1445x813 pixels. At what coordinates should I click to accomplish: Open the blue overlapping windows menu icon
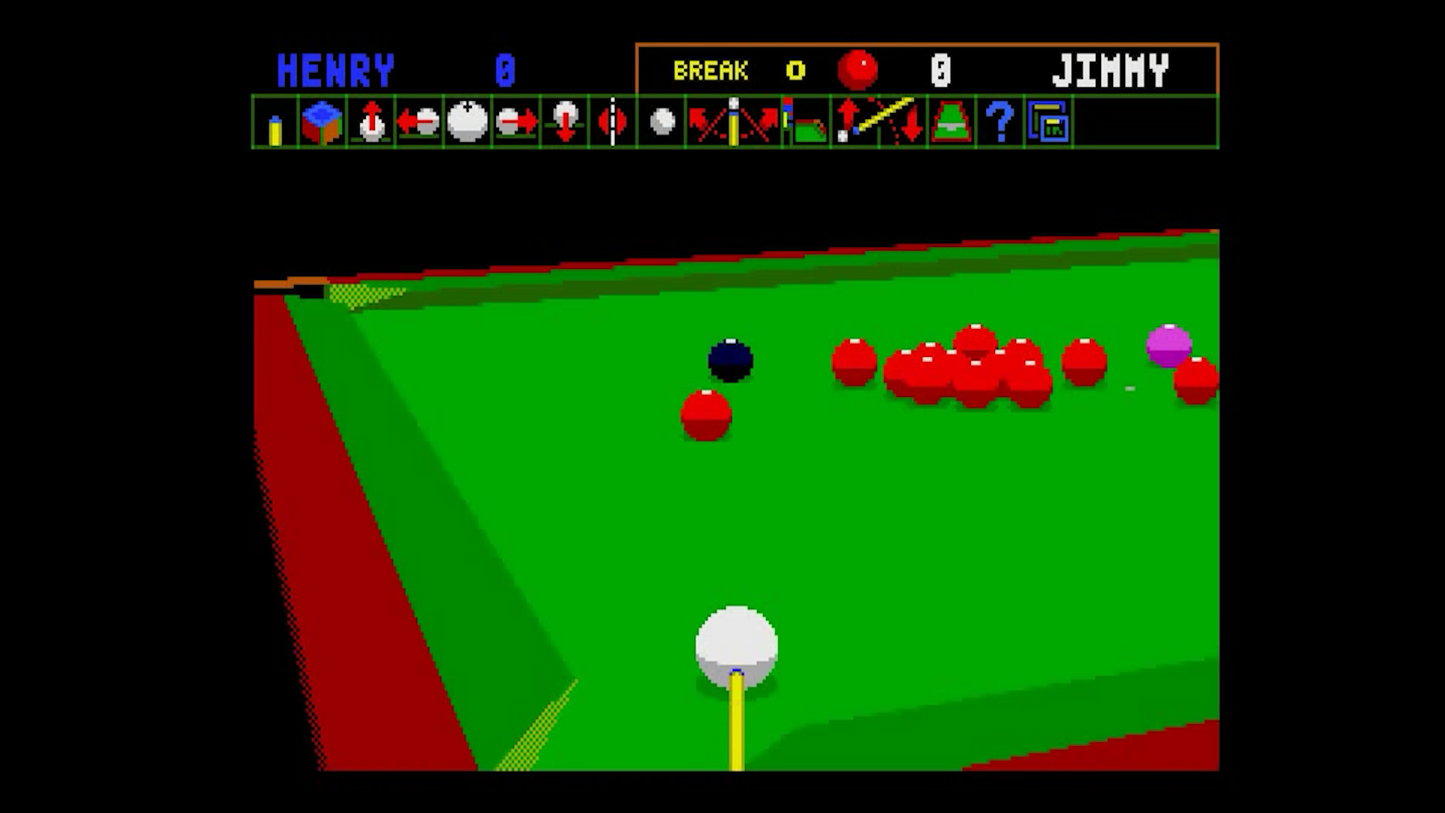1048,122
